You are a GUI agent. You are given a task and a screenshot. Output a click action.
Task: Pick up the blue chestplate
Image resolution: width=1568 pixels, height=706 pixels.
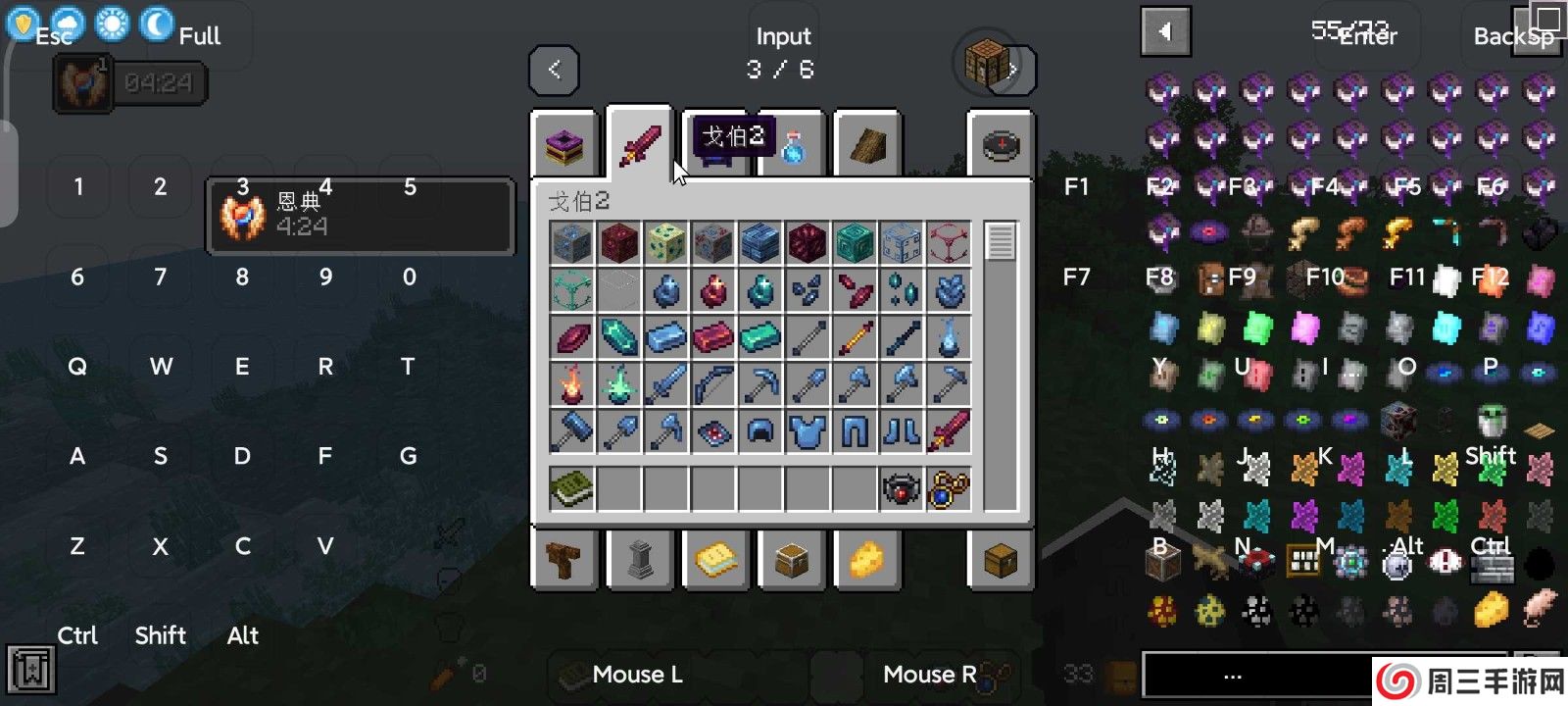click(808, 431)
